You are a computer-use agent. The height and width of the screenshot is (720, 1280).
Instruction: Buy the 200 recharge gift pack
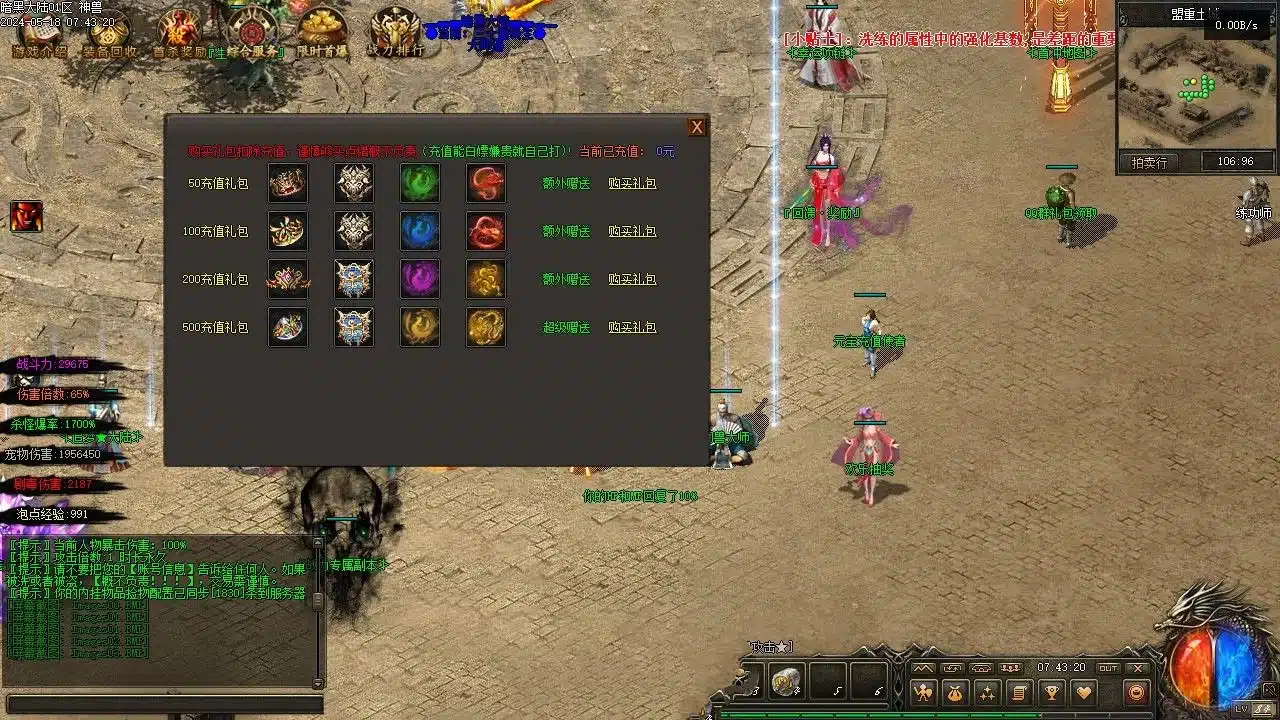coord(632,280)
